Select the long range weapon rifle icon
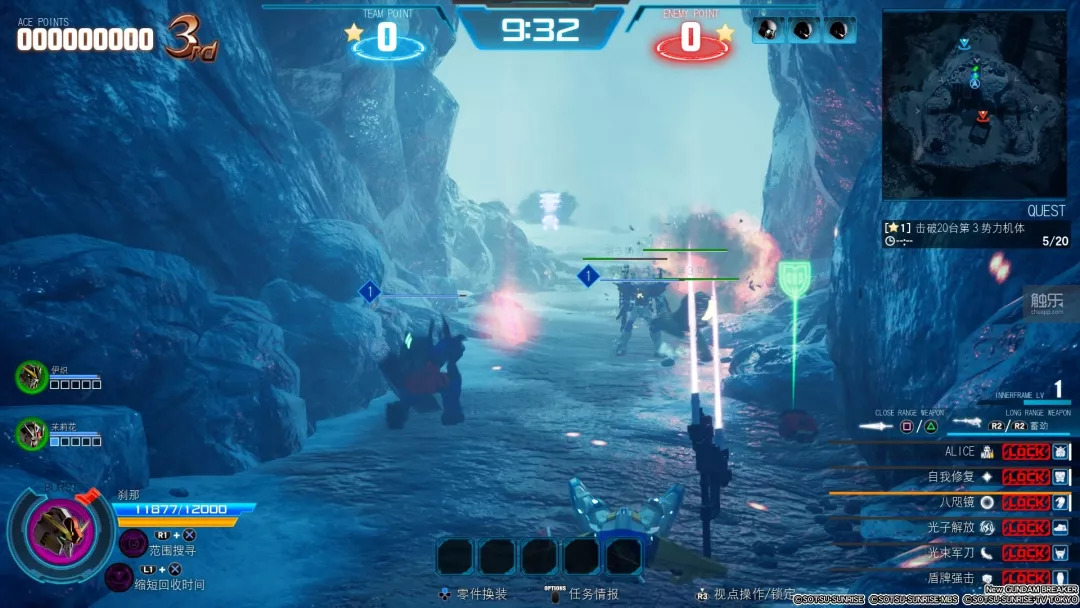1080x608 pixels. tap(966, 424)
